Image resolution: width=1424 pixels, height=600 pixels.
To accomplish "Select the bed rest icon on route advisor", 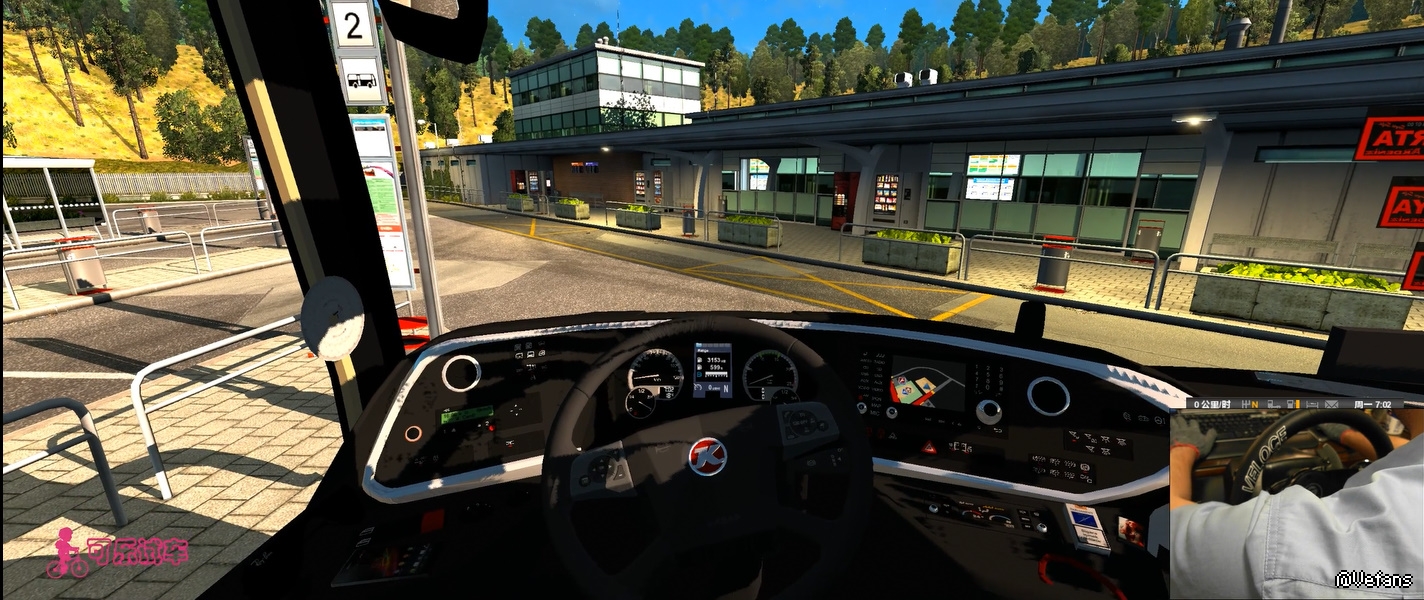I will [x=1312, y=404].
